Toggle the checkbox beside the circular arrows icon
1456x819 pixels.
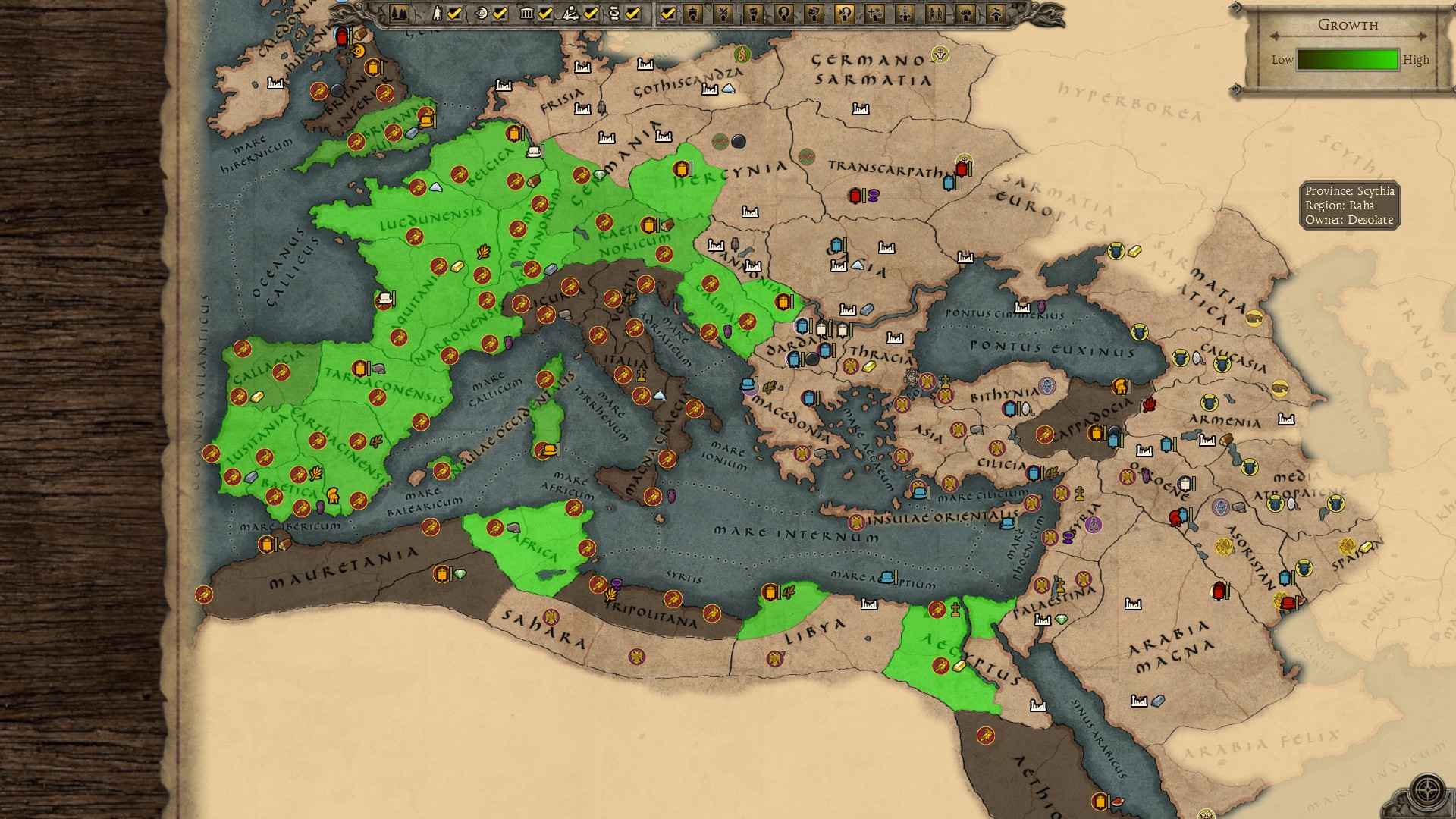(x=633, y=13)
